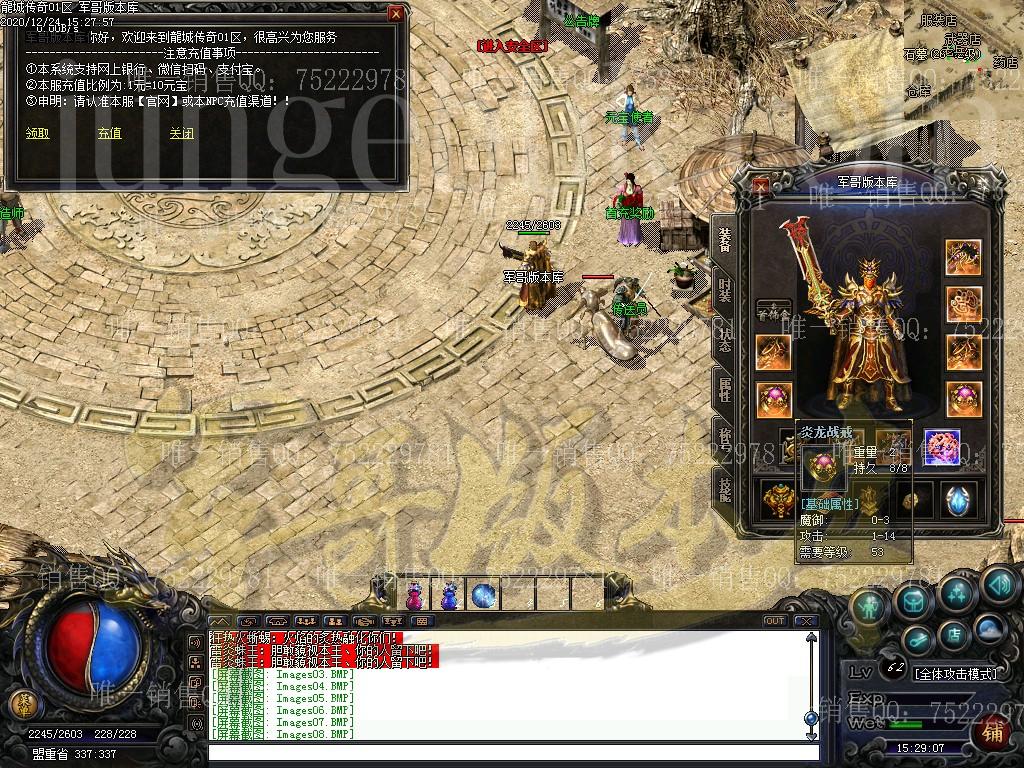Image resolution: width=1024 pixels, height=768 pixels.
Task: Open the 店 shop icon
Action: click(x=955, y=633)
